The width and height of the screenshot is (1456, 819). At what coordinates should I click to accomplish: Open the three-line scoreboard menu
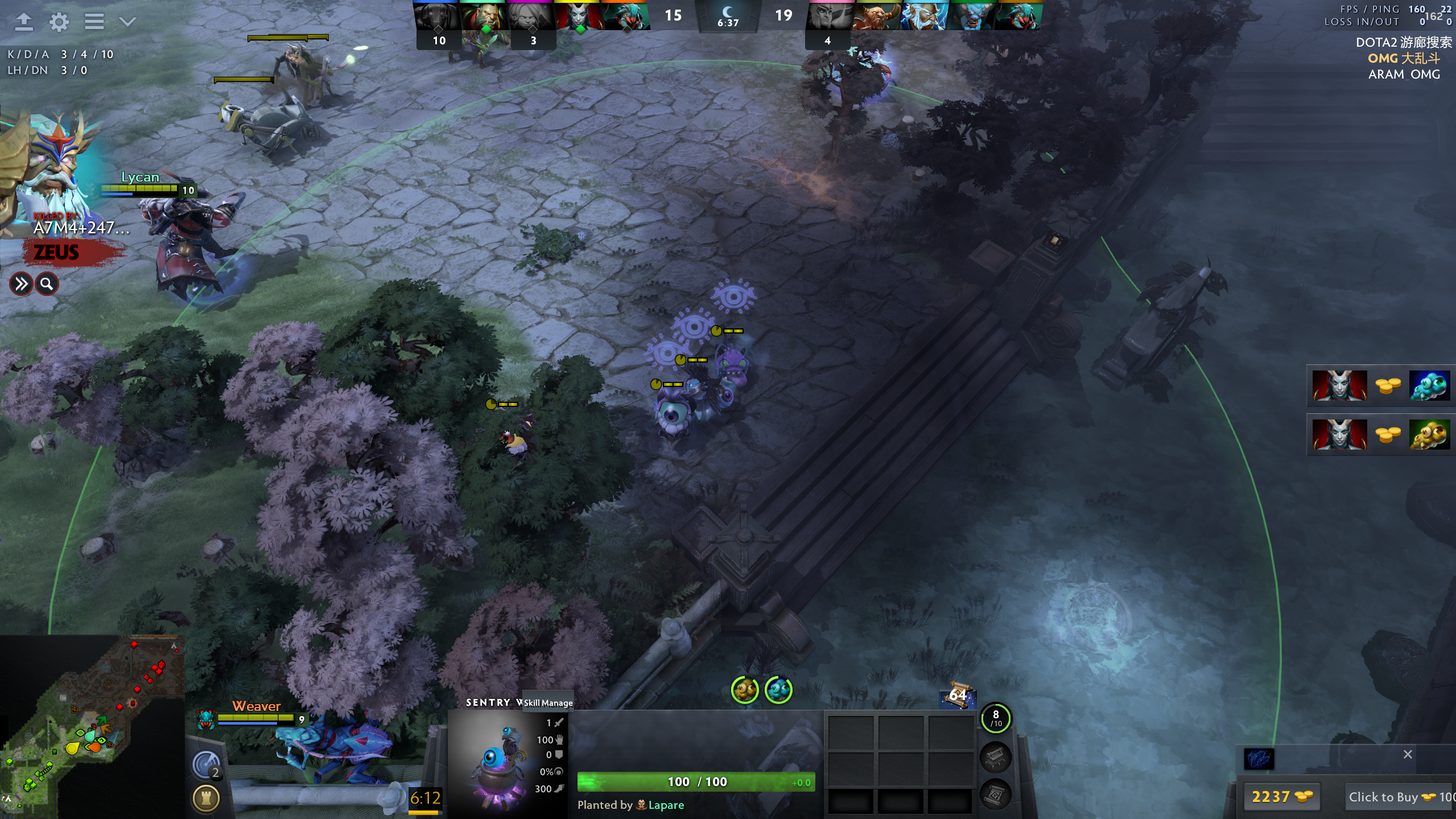(94, 22)
